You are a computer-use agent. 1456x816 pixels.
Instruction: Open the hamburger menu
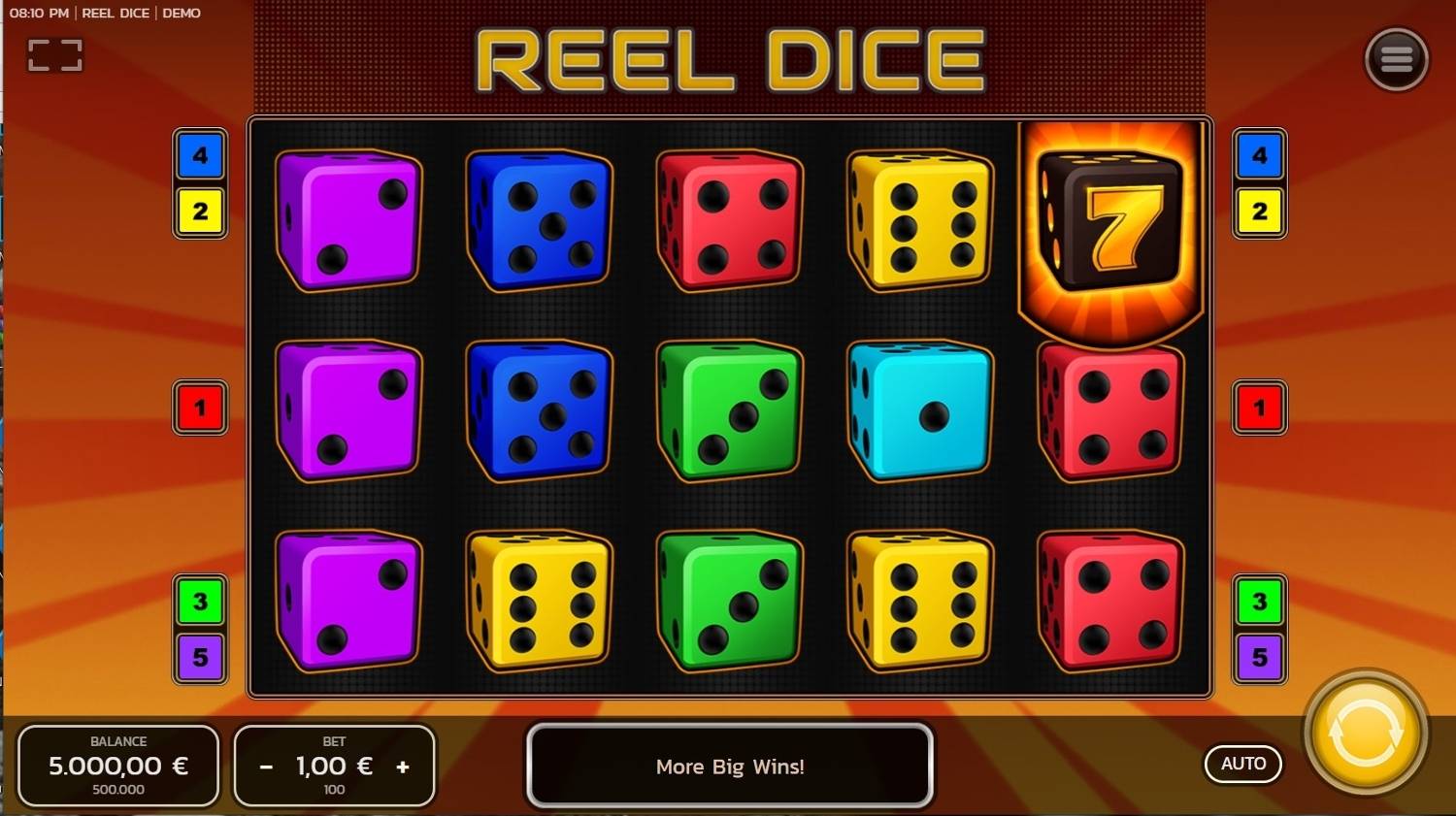tap(1396, 59)
